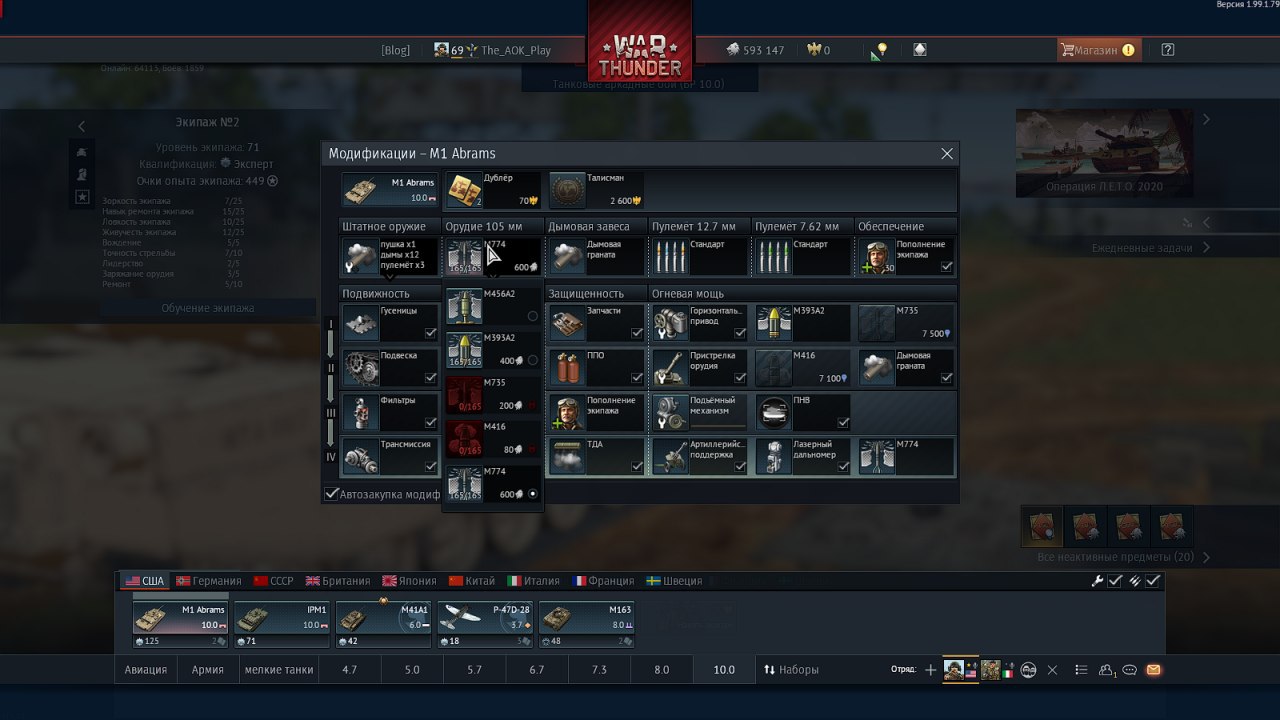
Task: Open the Наборы presets dropdown
Action: 791,670
